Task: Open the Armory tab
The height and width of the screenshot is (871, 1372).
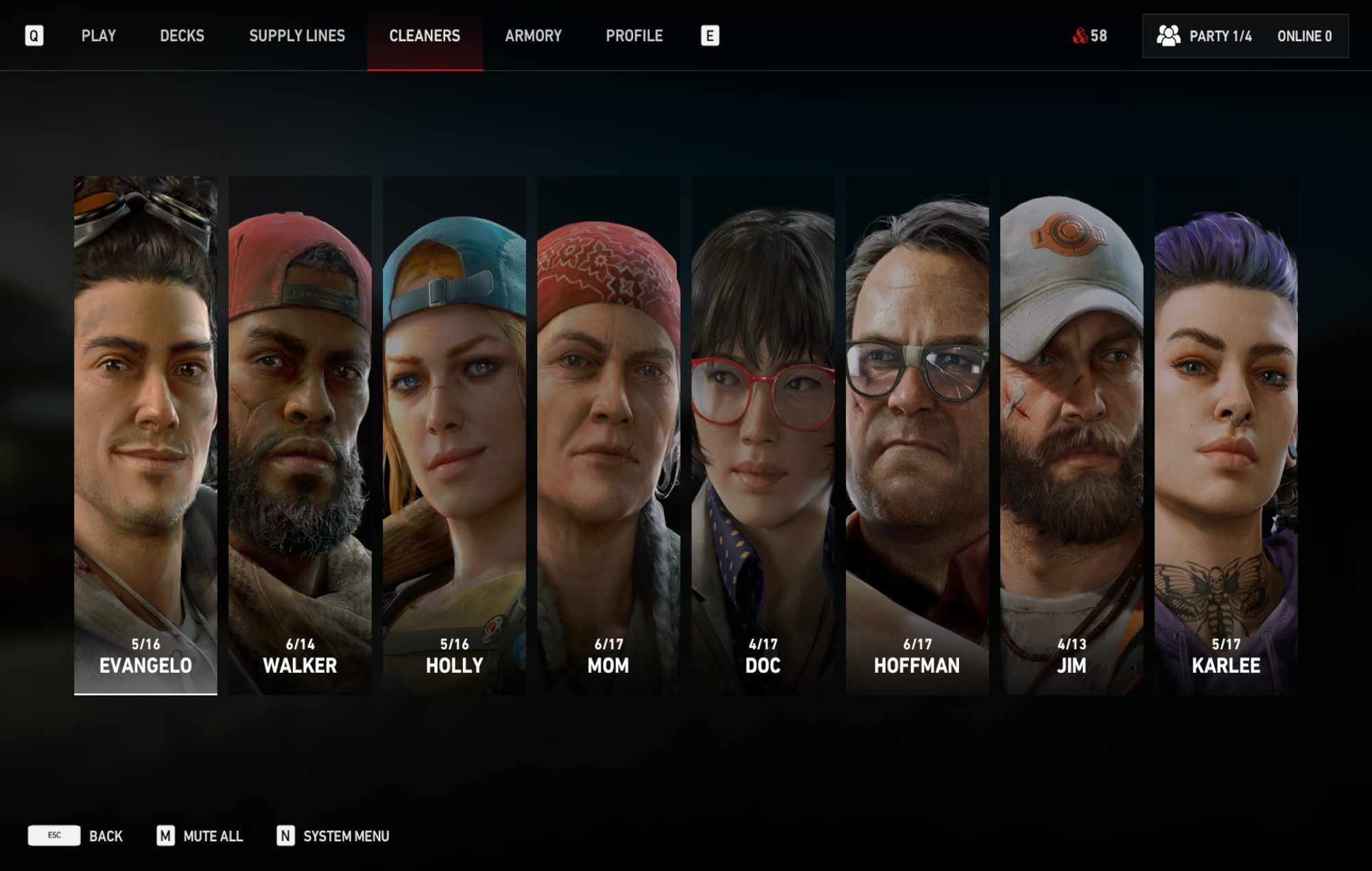Action: [x=533, y=36]
